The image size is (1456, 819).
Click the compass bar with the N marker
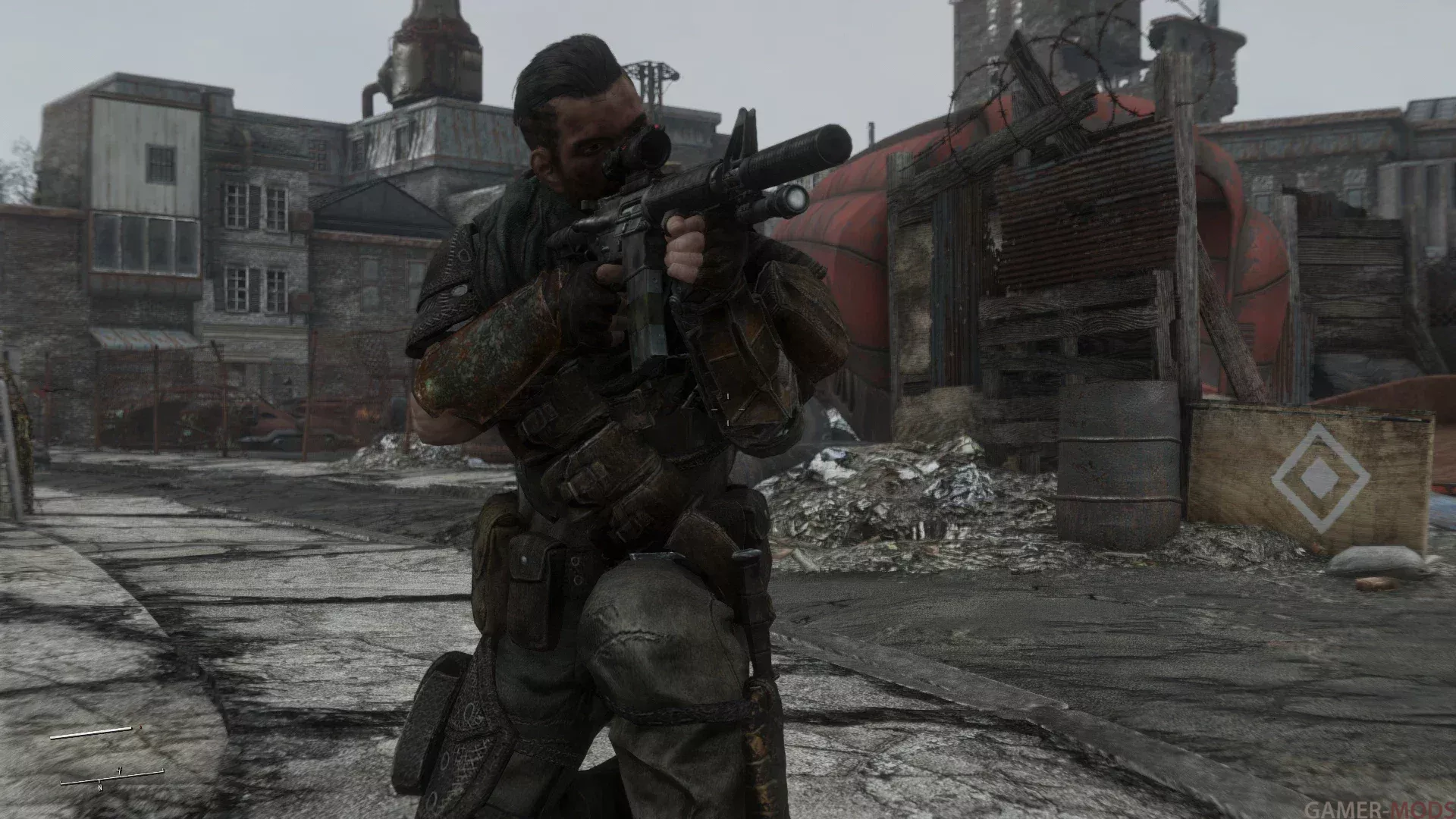coord(111,777)
